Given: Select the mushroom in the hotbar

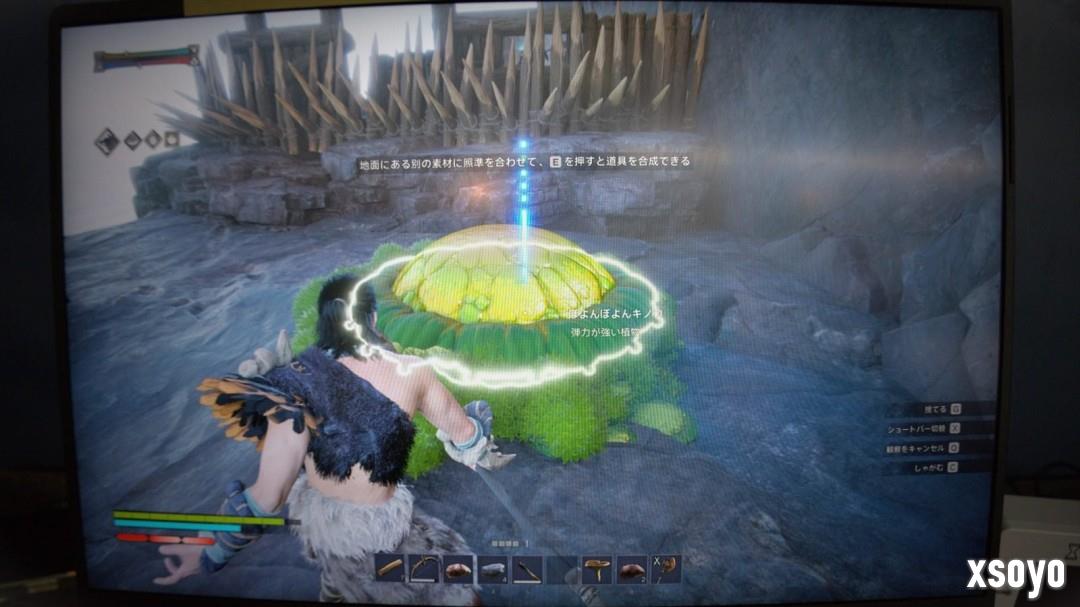Looking at the screenshot, I should coord(597,570).
